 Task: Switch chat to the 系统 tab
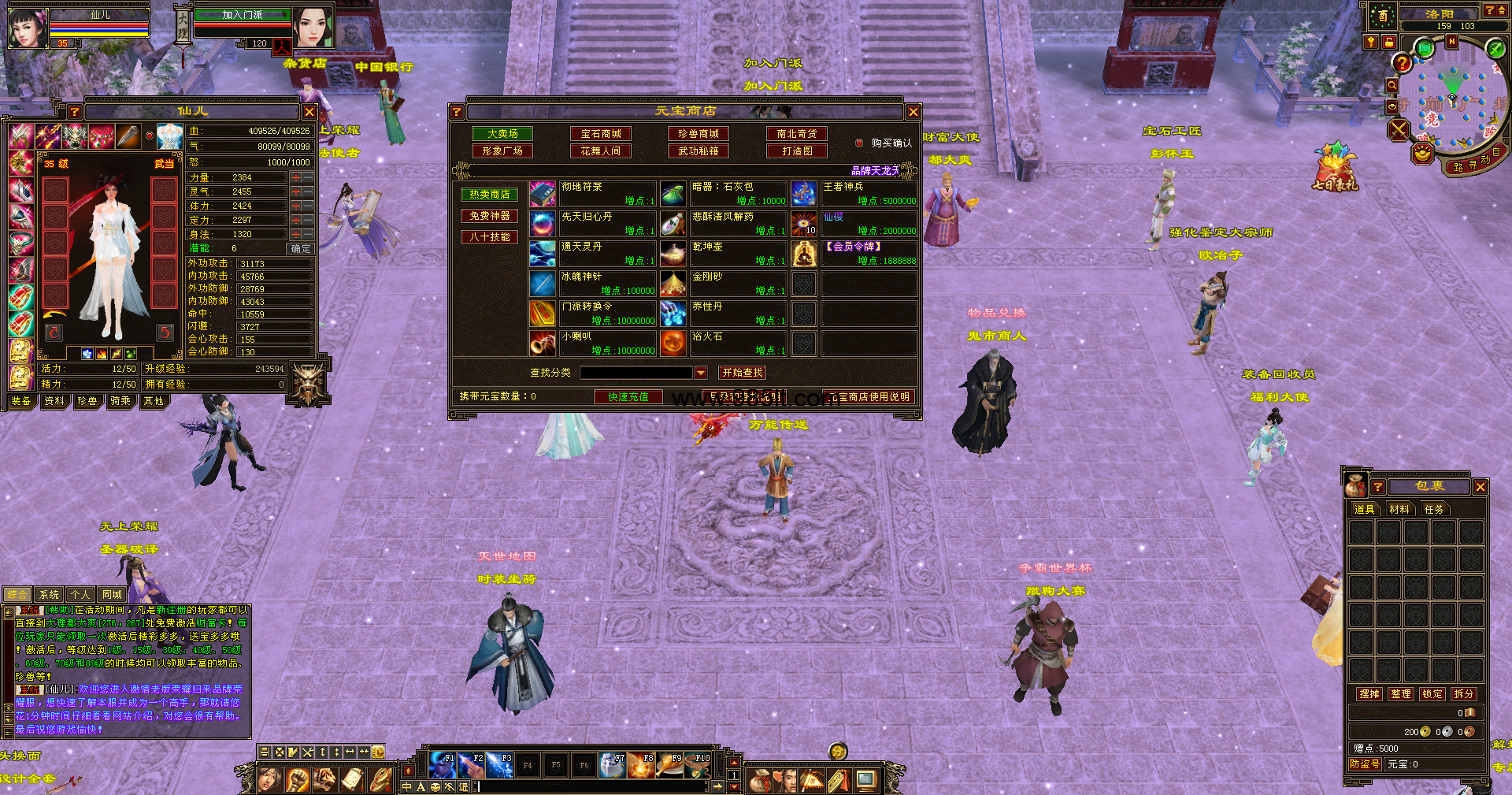click(49, 595)
